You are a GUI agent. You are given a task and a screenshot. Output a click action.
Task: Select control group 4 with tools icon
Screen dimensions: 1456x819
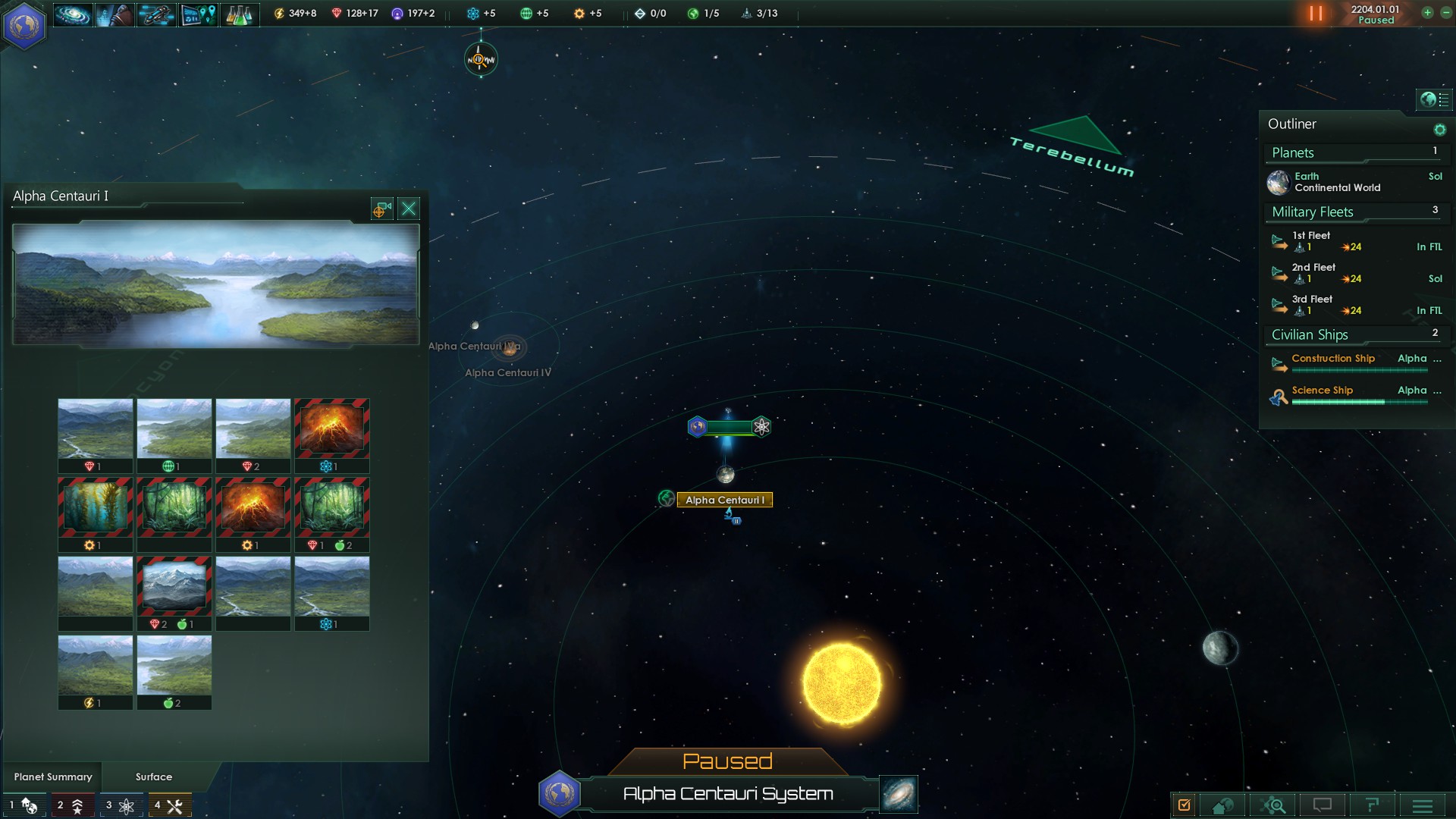pyautogui.click(x=169, y=805)
